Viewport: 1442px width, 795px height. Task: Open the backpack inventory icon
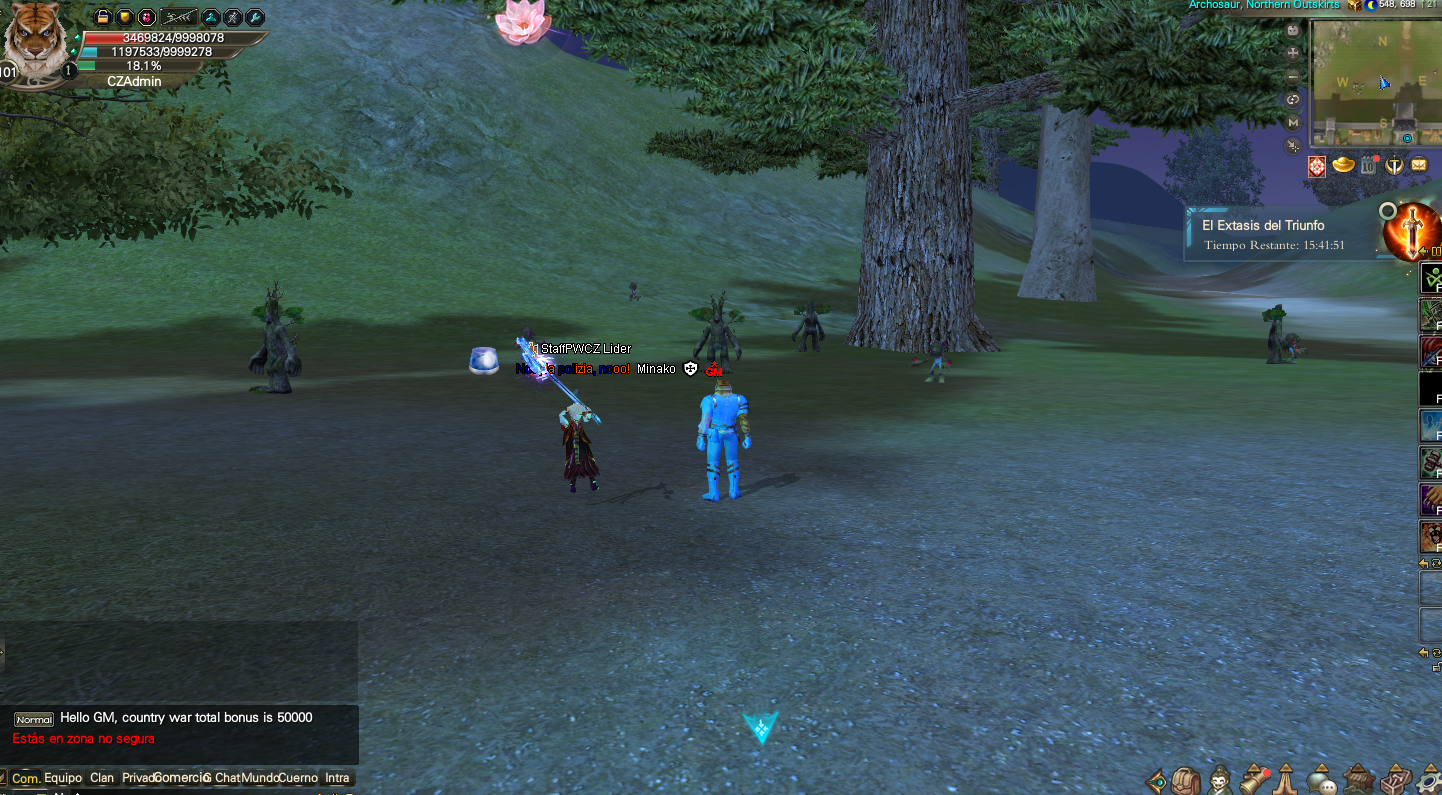coord(1186,780)
